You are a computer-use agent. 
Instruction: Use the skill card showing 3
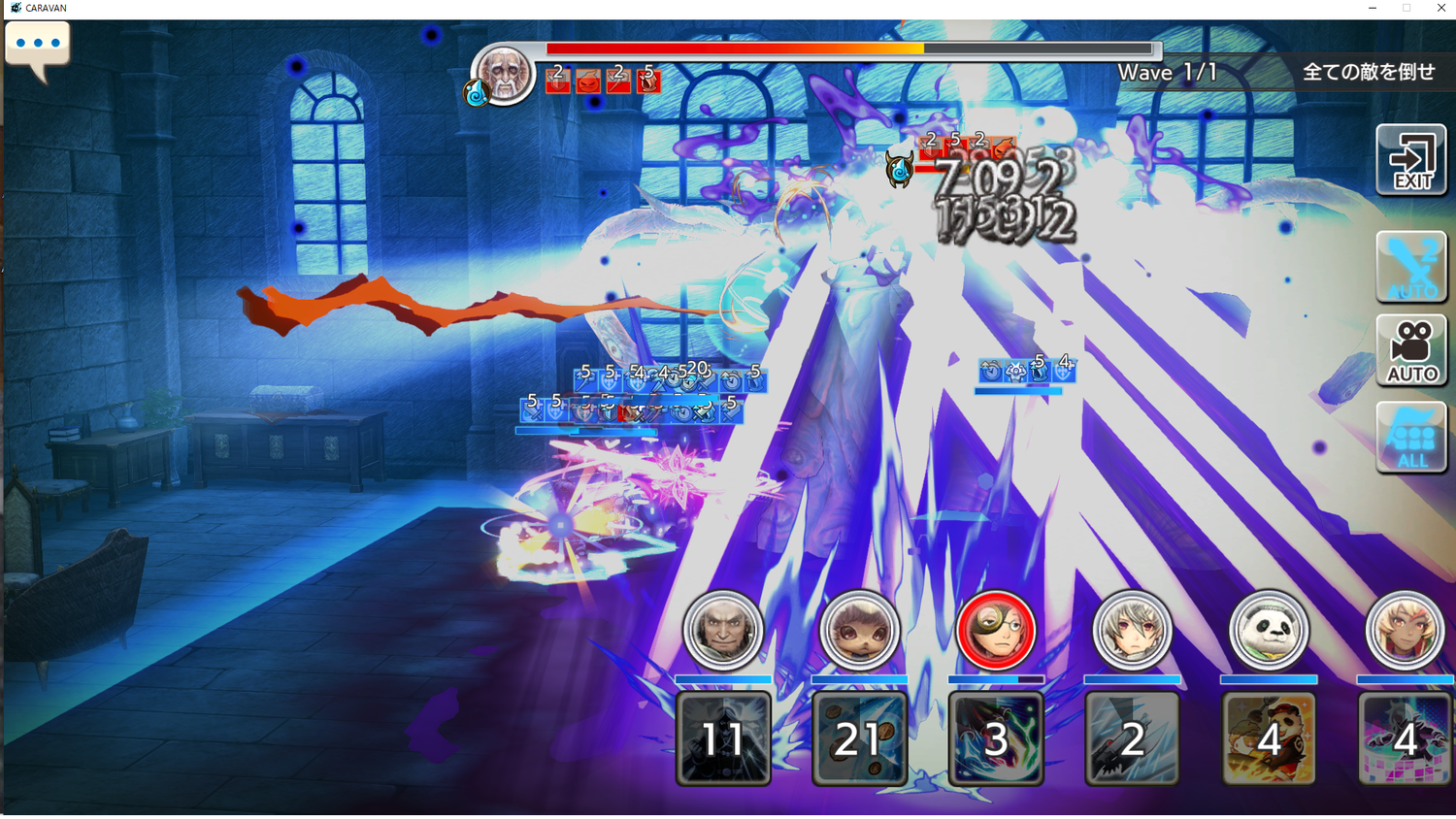[x=996, y=737]
